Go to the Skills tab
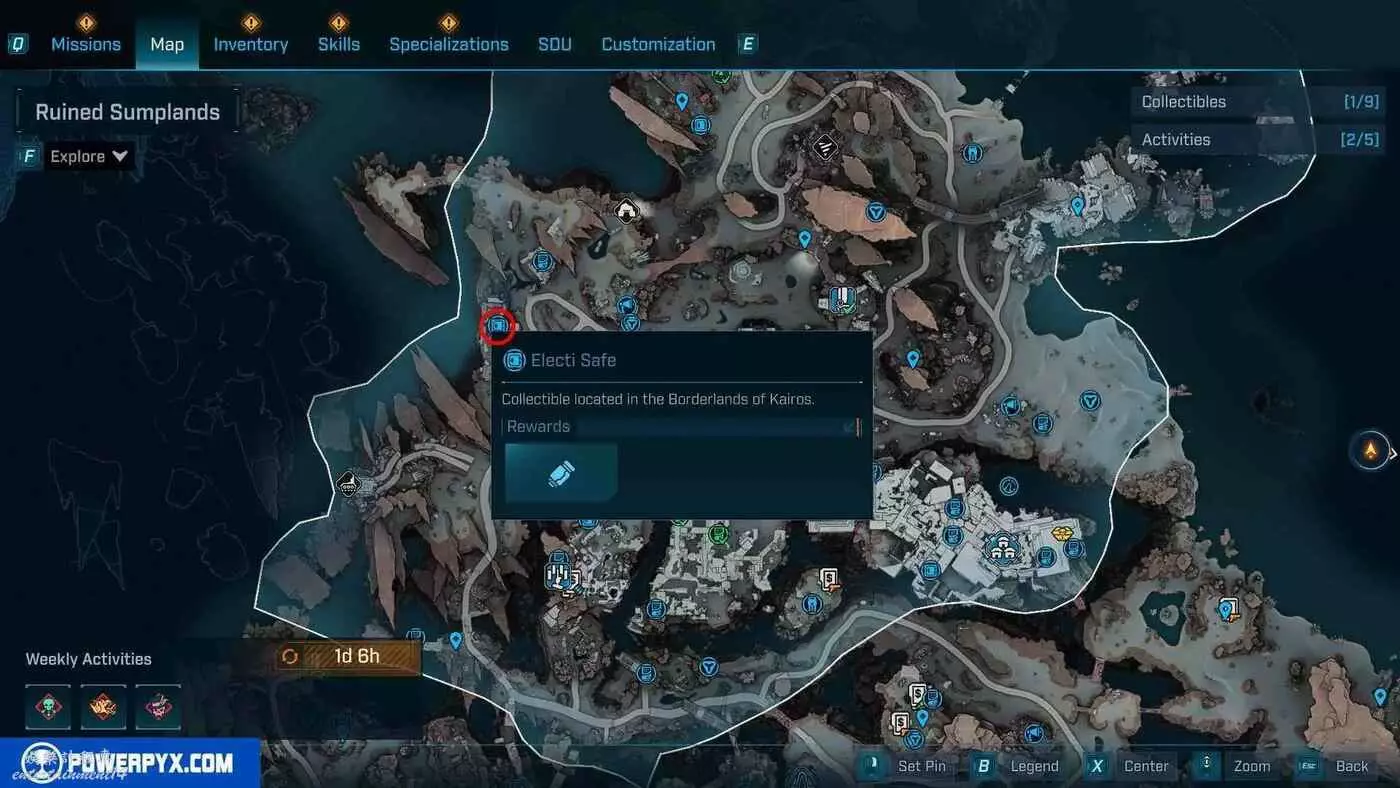 tap(338, 44)
